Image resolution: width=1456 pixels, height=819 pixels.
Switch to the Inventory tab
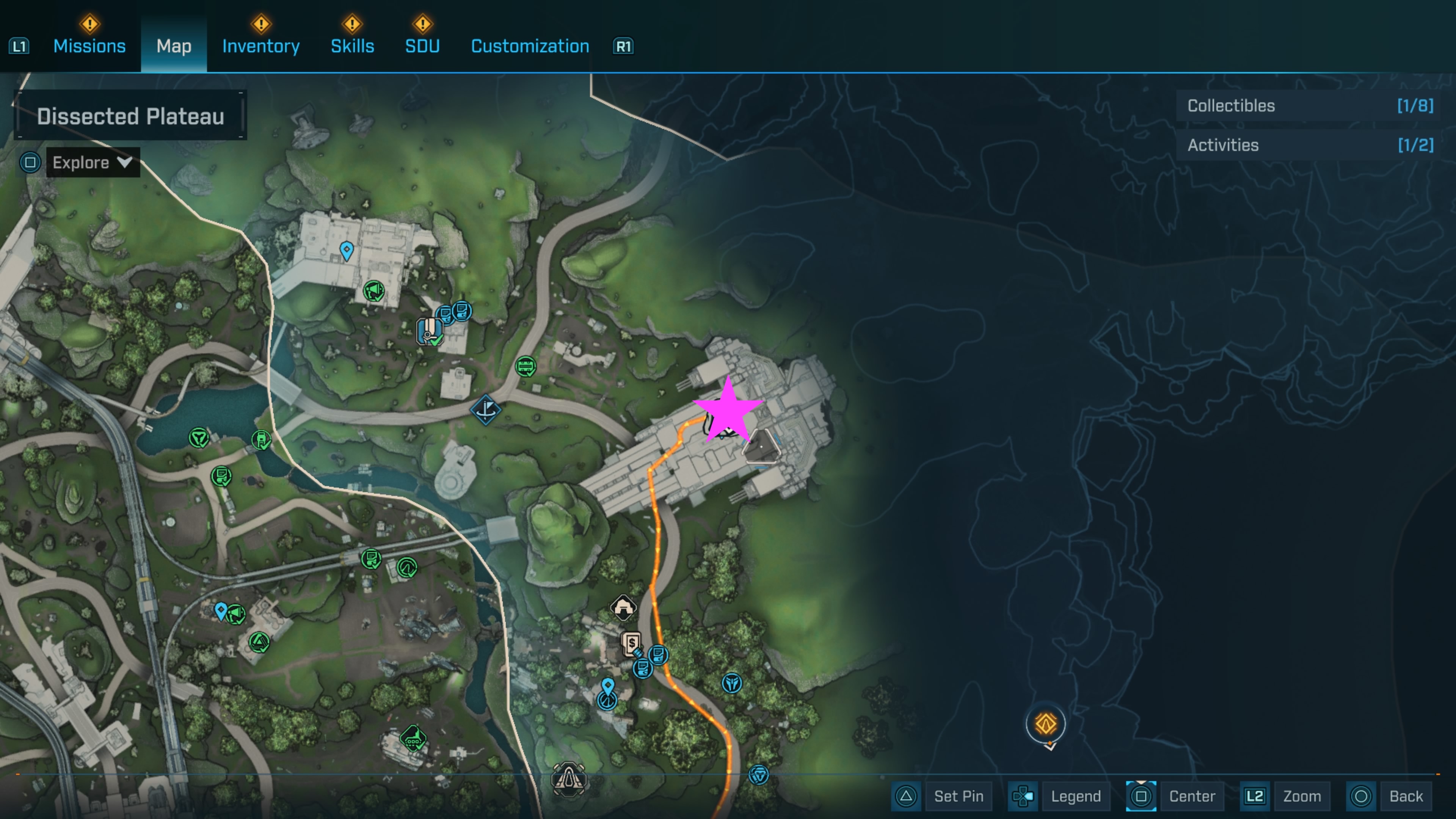pos(260,46)
